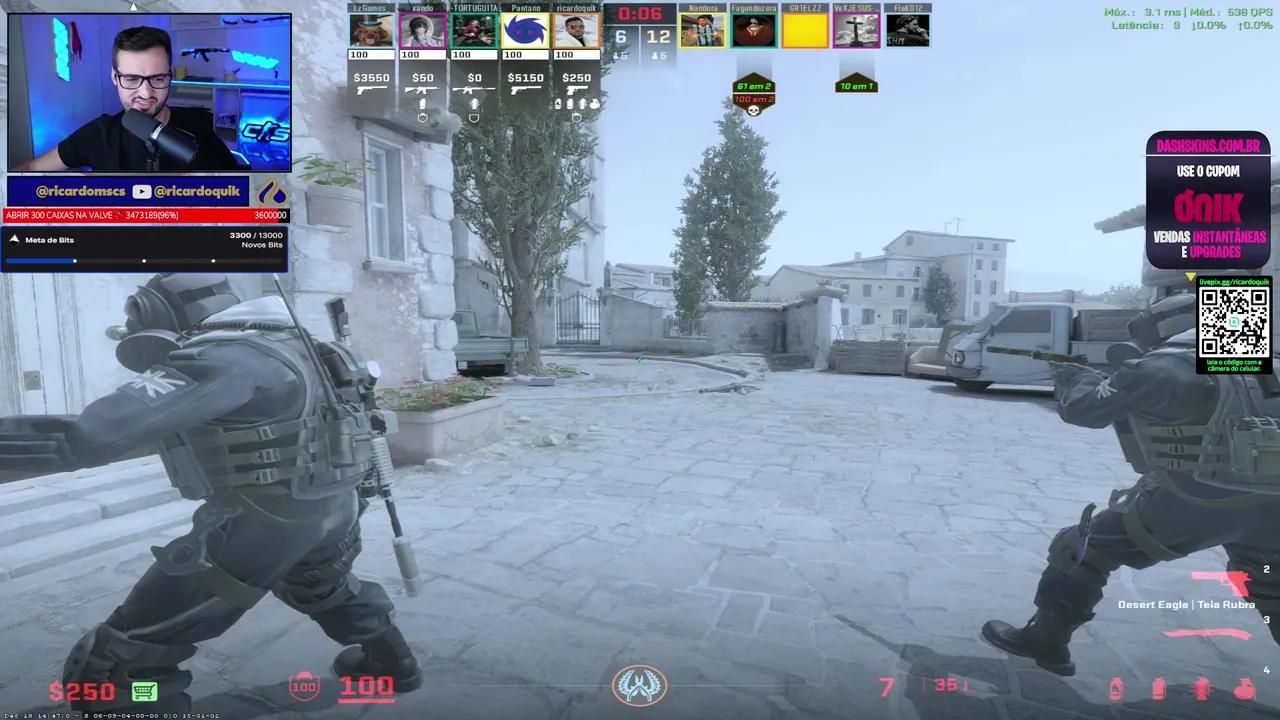Click the USE O CUPOM QUIK coupon

(x=1209, y=207)
